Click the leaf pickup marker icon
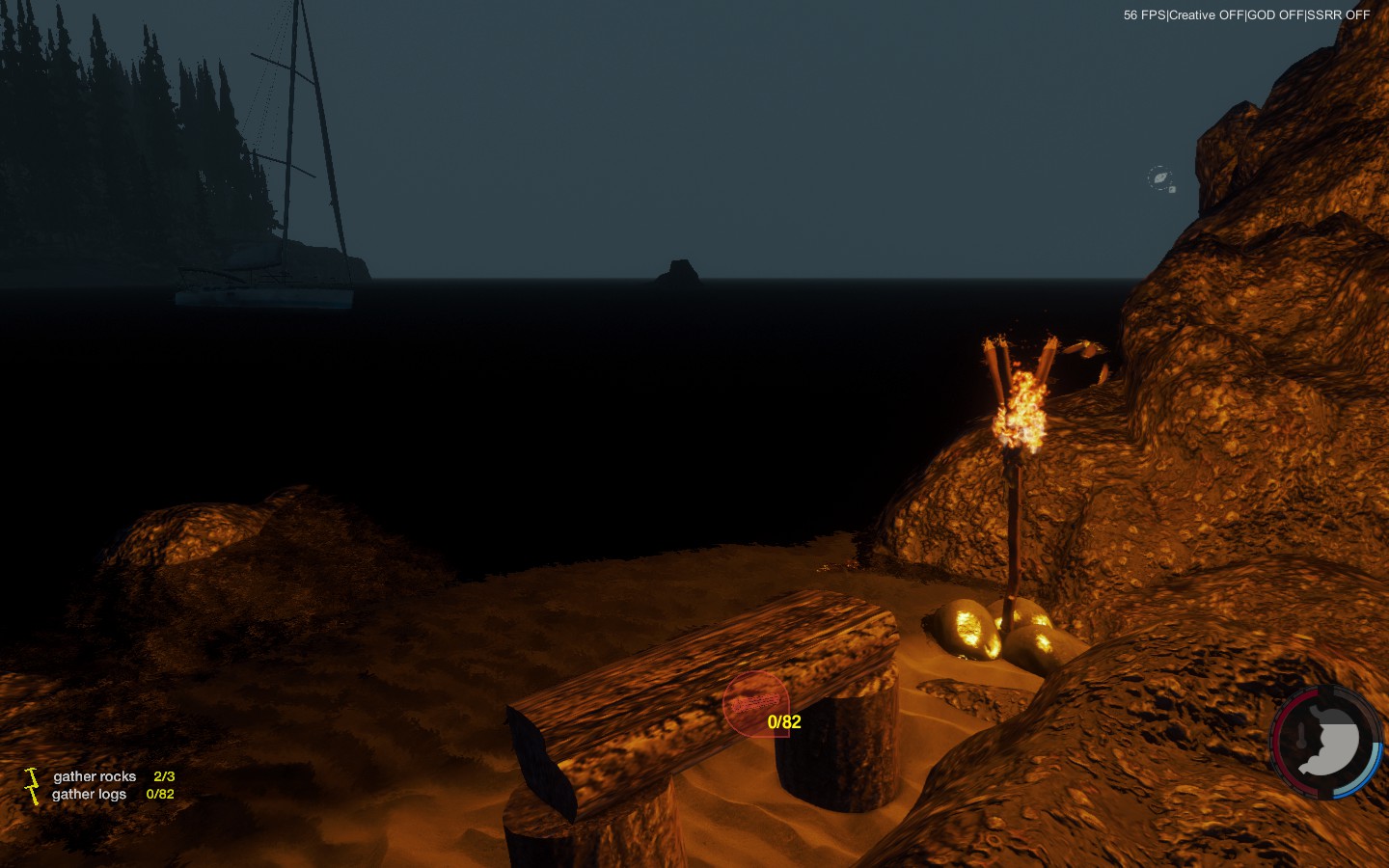1389x868 pixels. (1160, 178)
